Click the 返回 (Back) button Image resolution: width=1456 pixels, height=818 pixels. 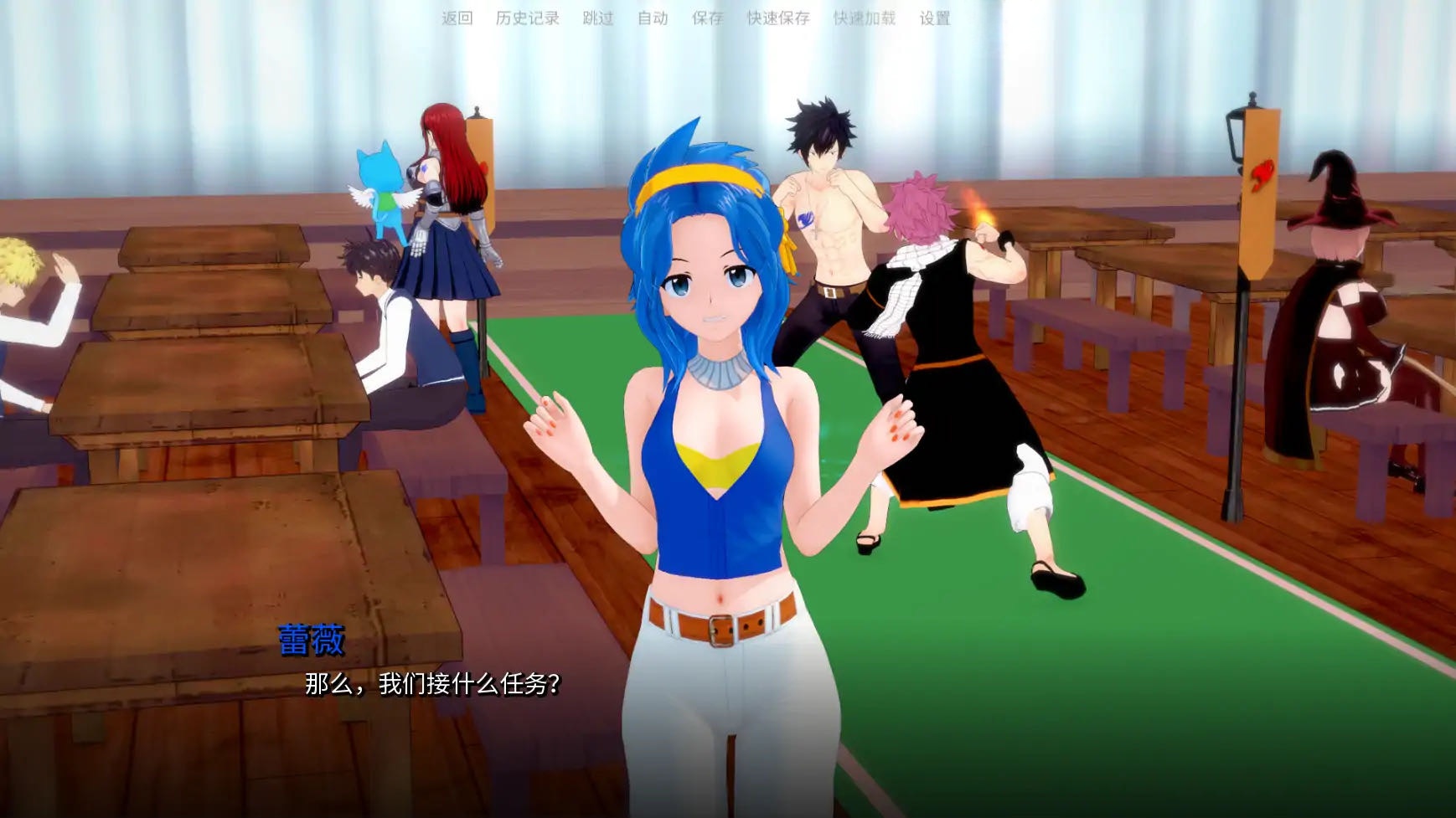(457, 18)
